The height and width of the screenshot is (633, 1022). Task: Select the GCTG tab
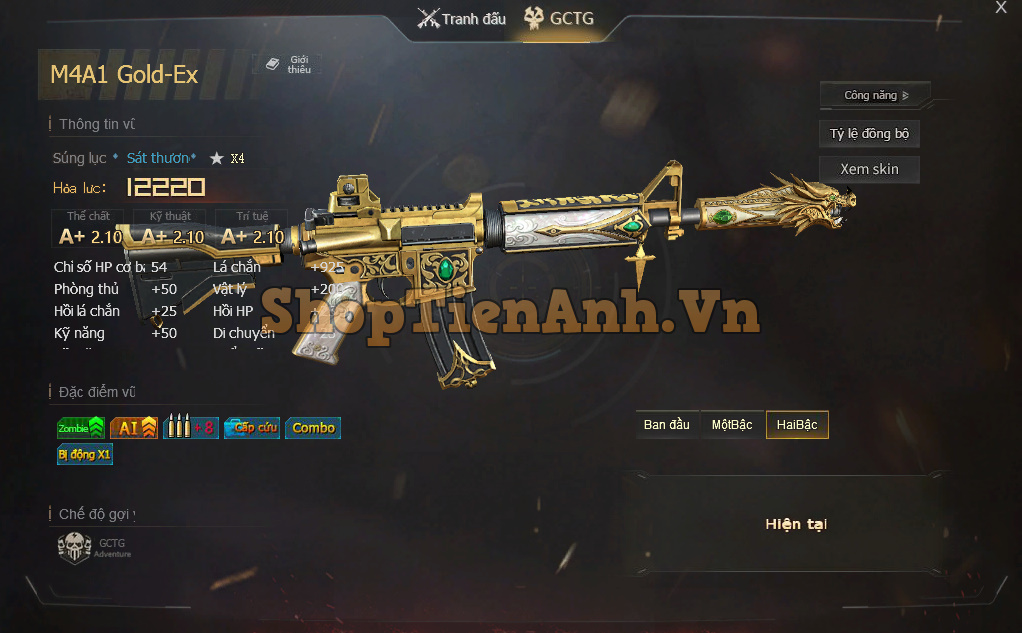pyautogui.click(x=559, y=18)
